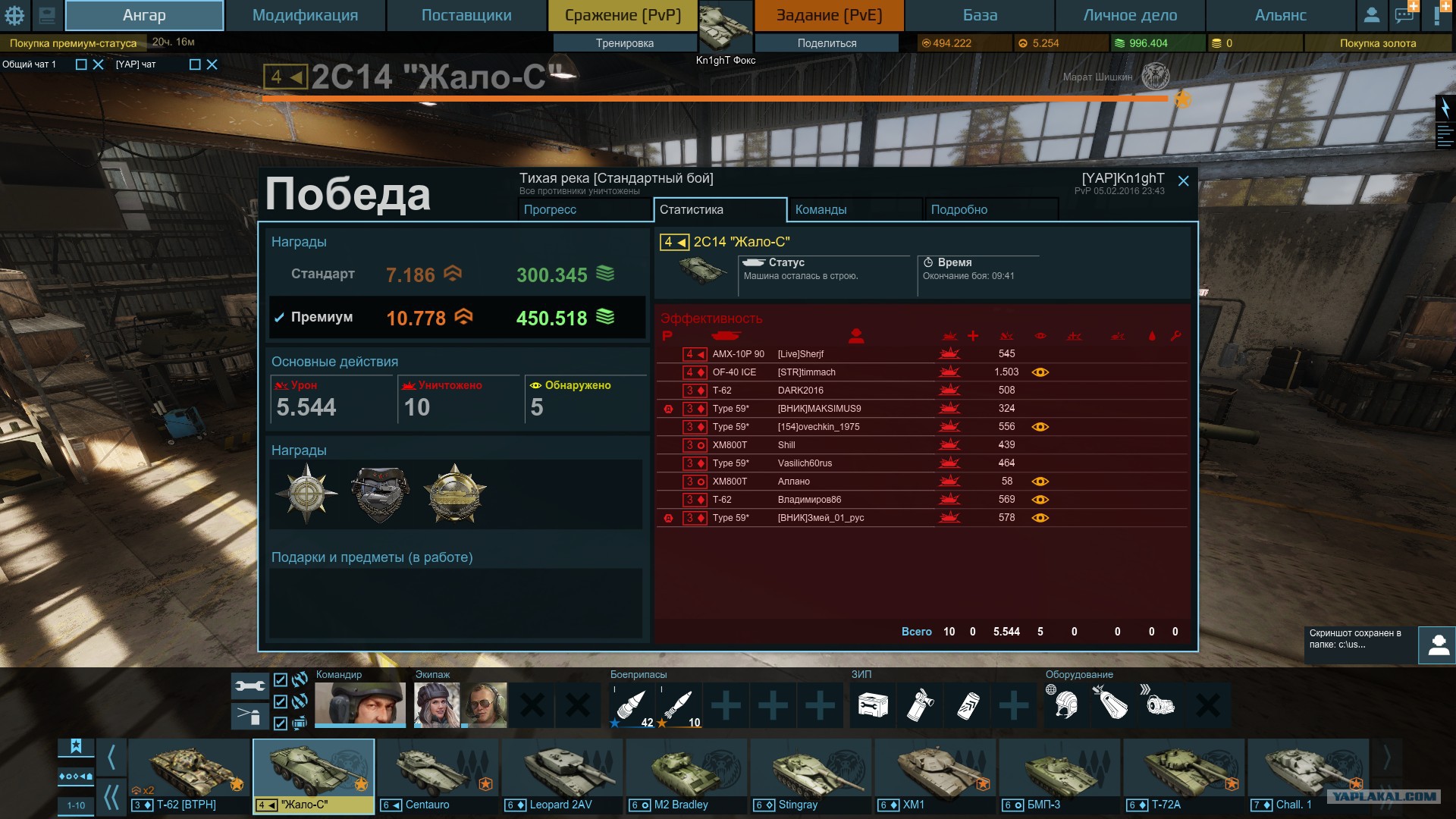
Task: Open the Модификация menu
Action: 305,15
